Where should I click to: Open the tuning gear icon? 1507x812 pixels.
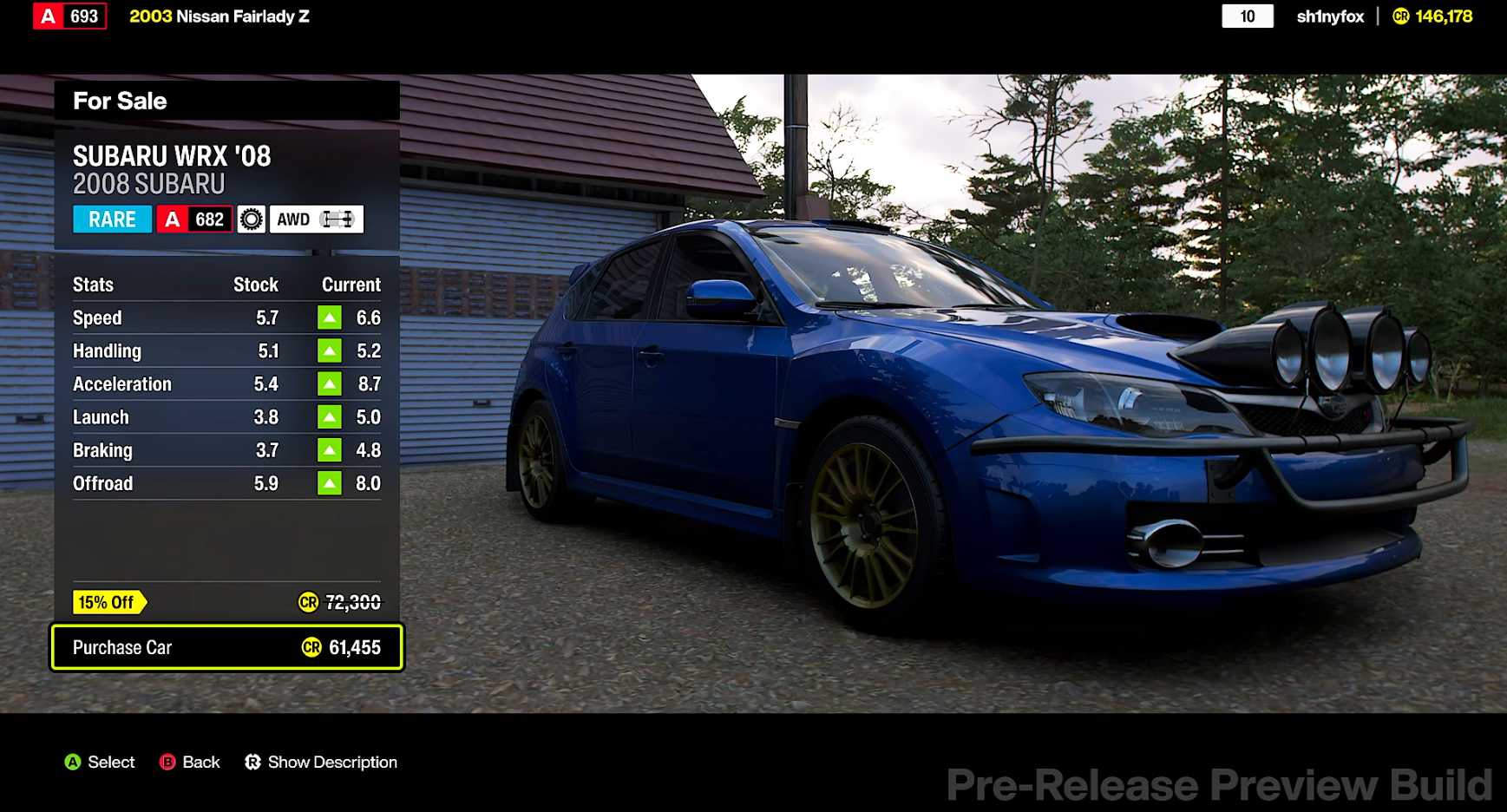(x=251, y=219)
